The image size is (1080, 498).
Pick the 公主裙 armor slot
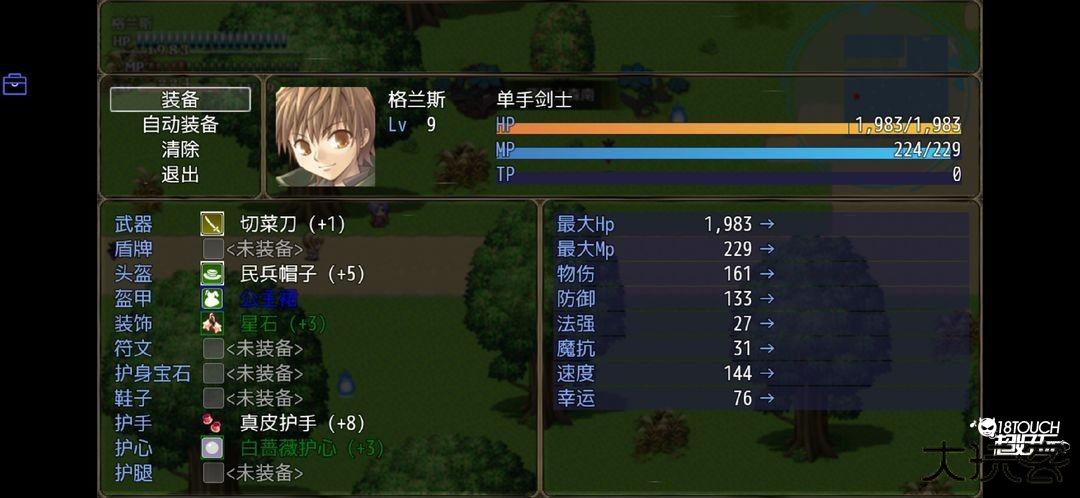[x=268, y=299]
